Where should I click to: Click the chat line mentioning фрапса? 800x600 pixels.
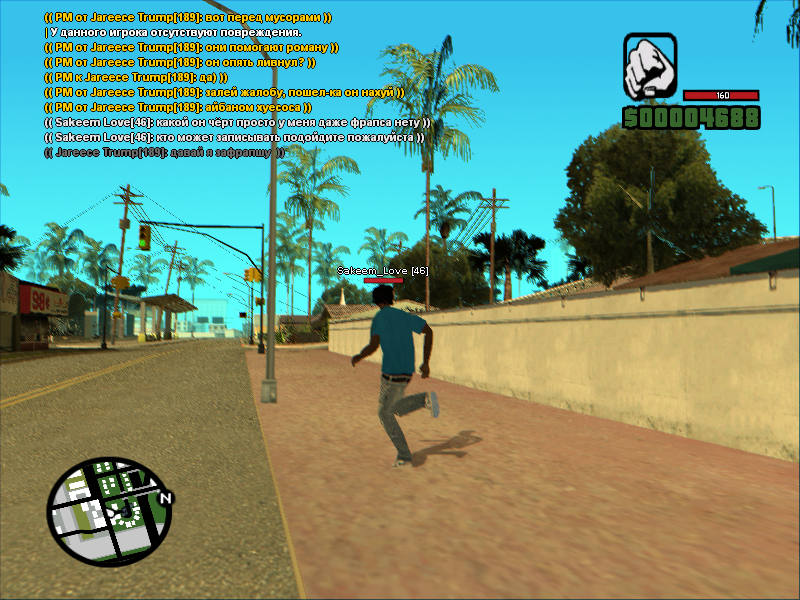(237, 122)
